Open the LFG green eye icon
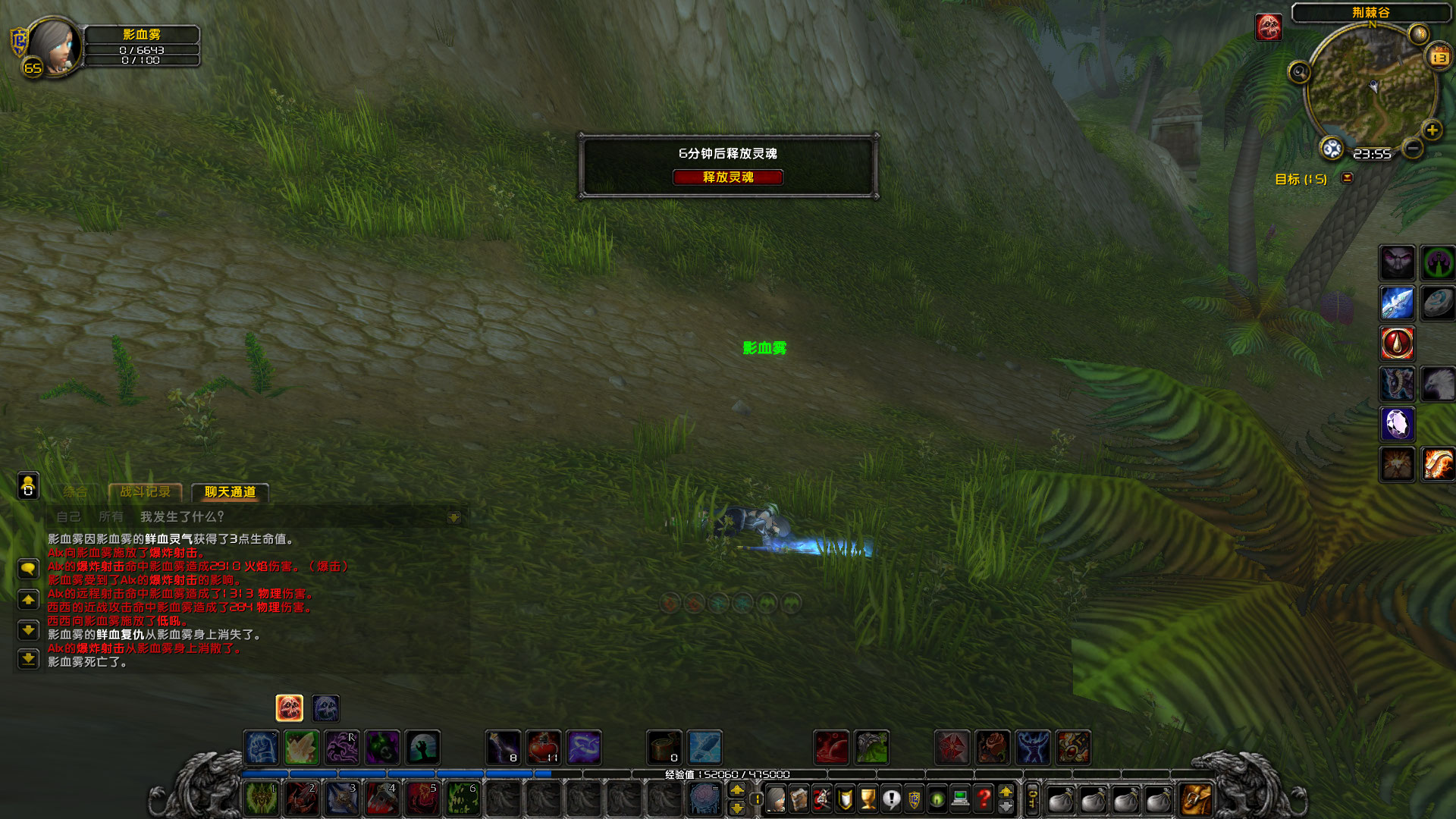Image resolution: width=1456 pixels, height=819 pixels. (937, 798)
